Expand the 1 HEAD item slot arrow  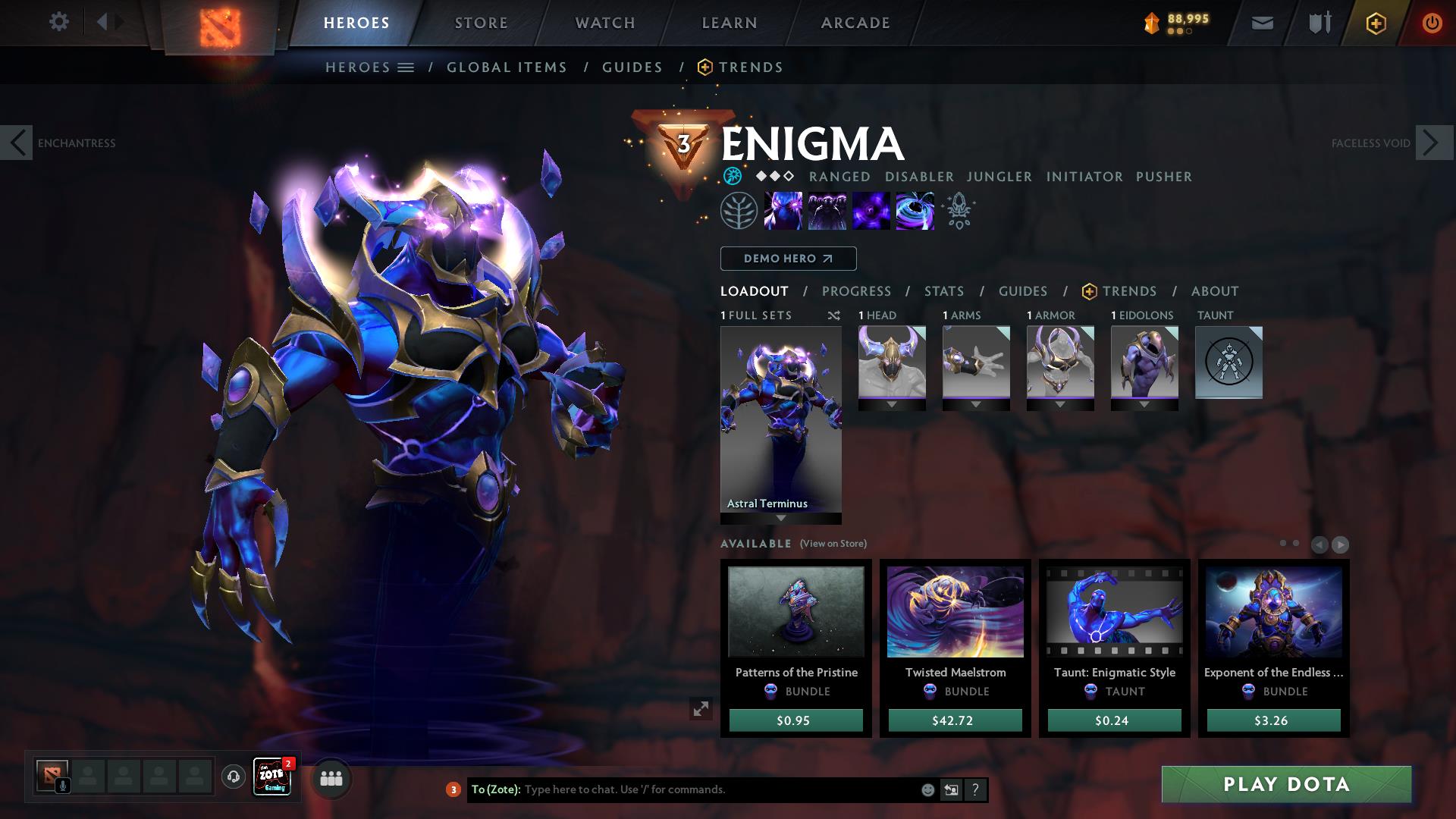[x=891, y=404]
